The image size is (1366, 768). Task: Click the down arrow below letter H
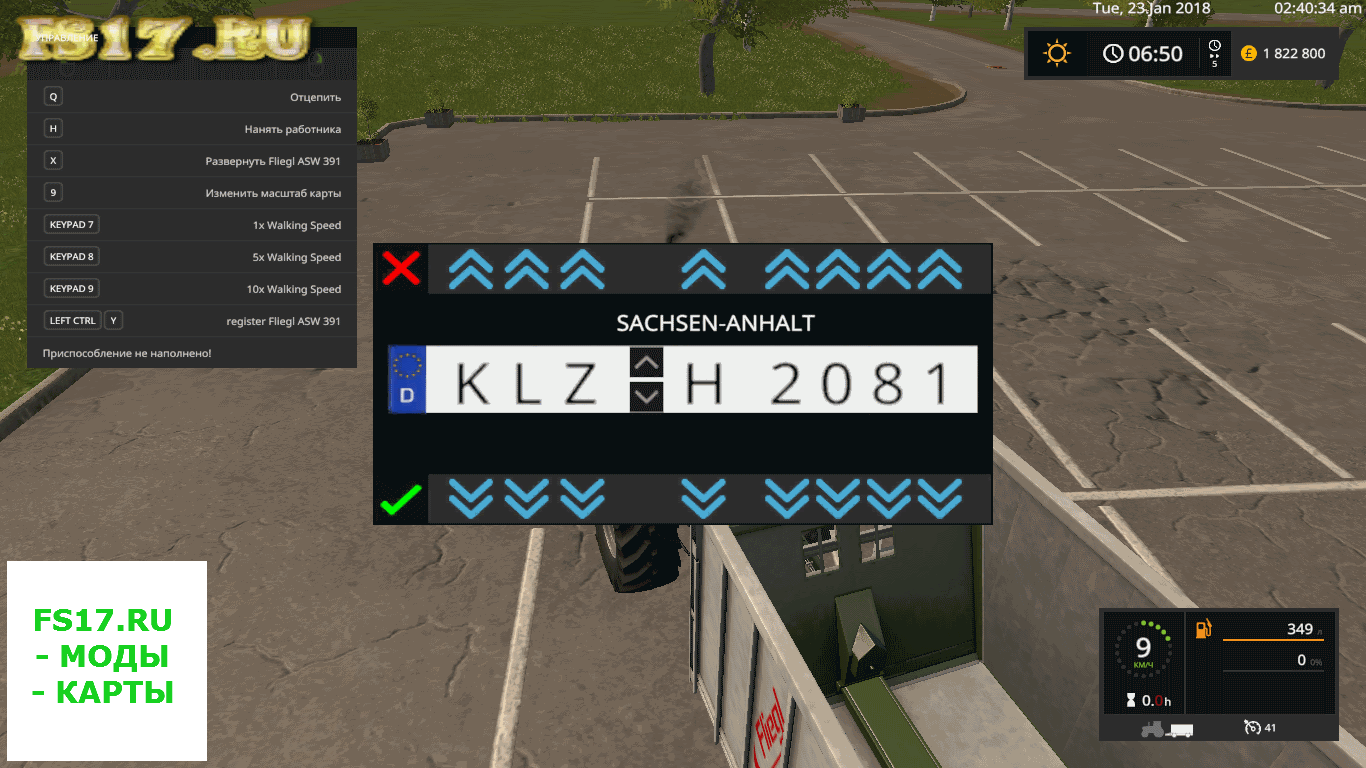703,497
